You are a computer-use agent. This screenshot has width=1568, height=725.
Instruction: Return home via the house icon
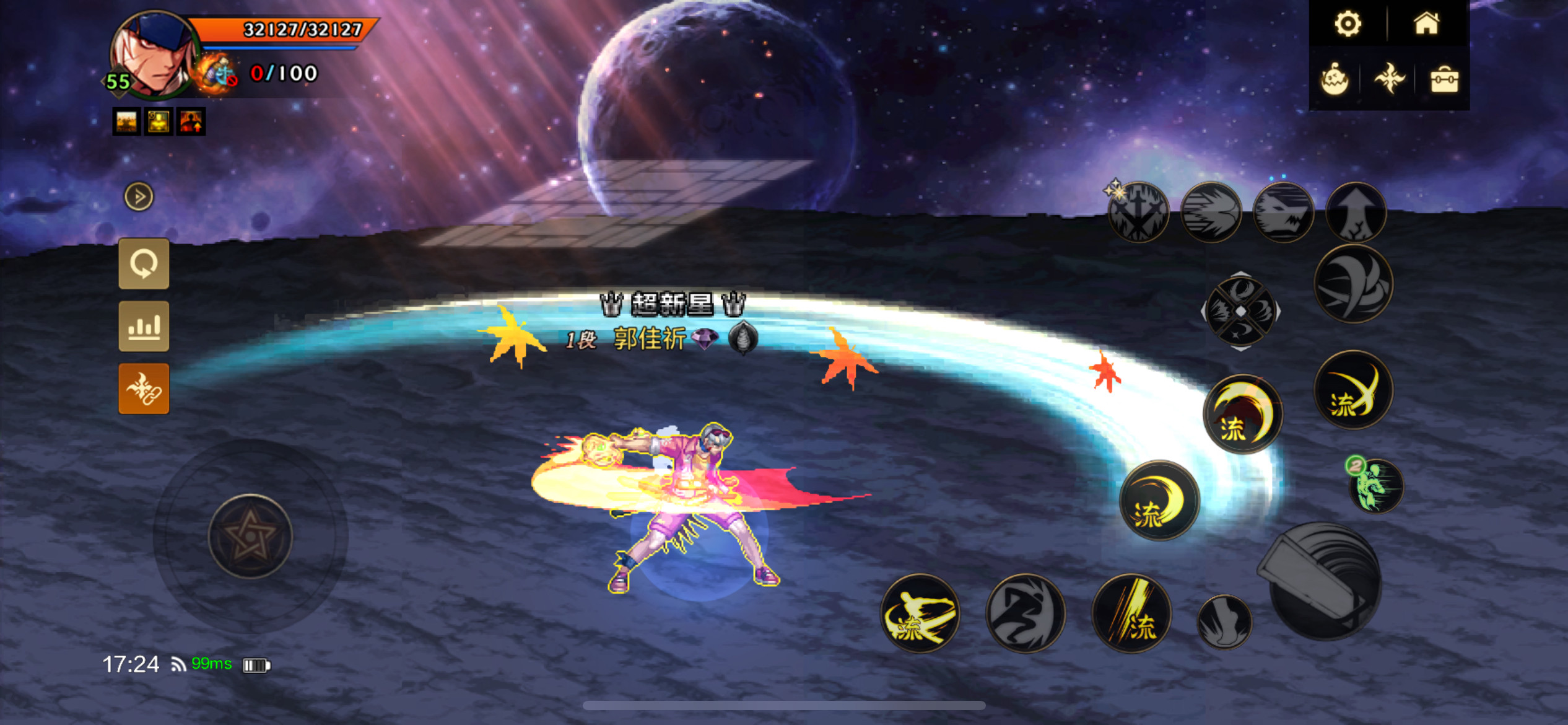point(1426,24)
